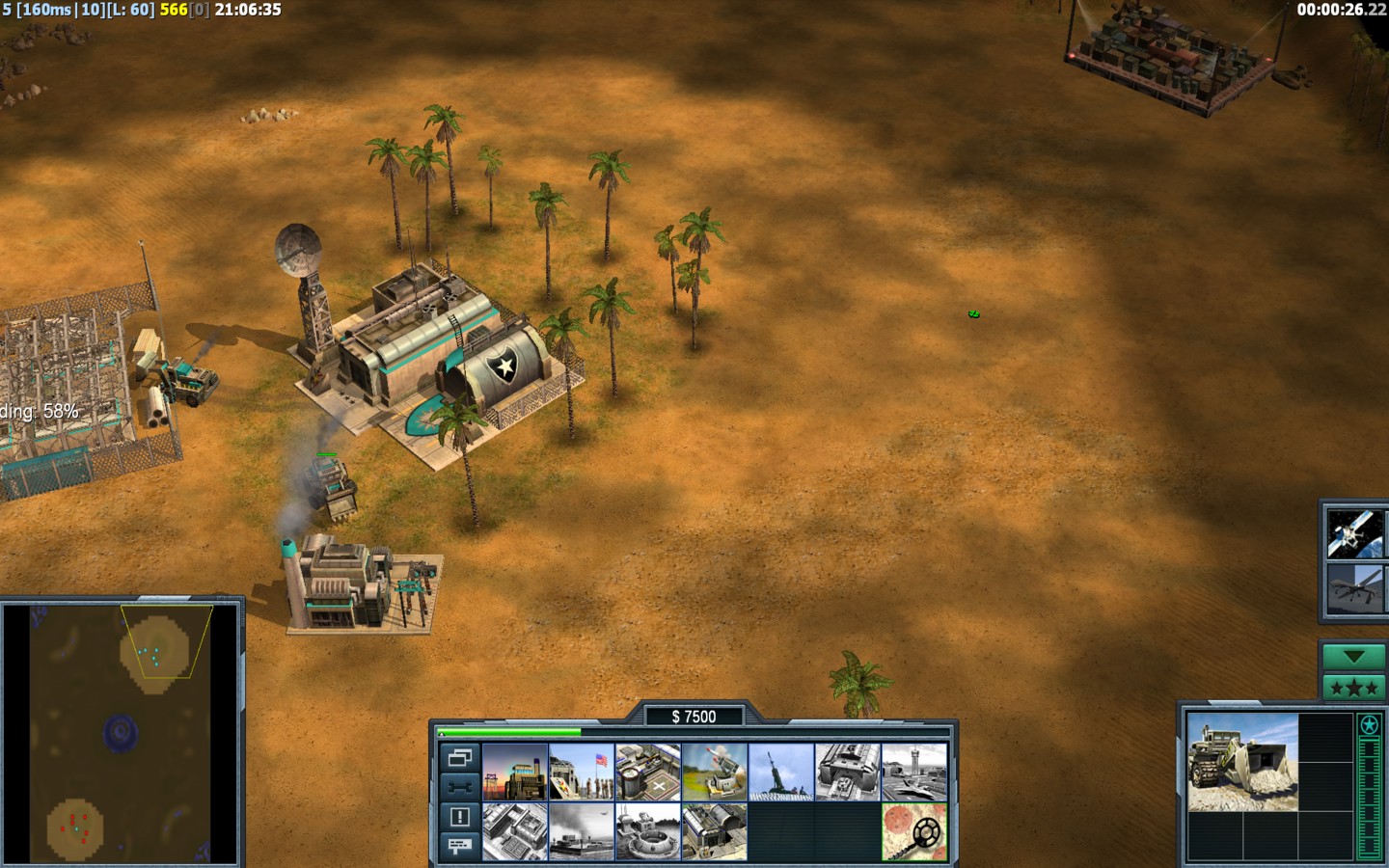Select the Barracks with American flag icon
The height and width of the screenshot is (868, 1389).
pyautogui.click(x=582, y=772)
